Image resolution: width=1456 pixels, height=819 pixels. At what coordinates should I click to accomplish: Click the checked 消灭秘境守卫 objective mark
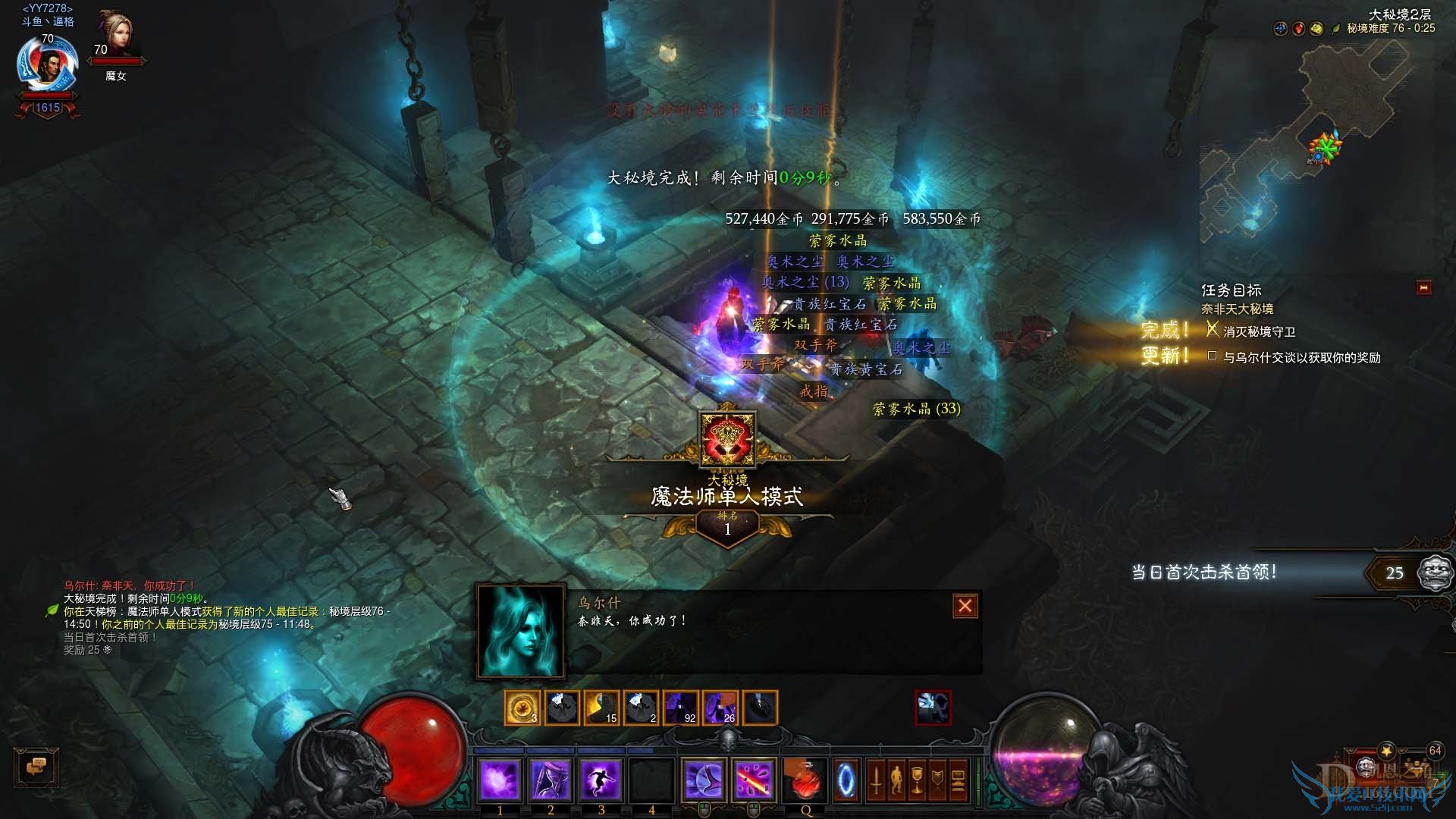coord(1212,329)
